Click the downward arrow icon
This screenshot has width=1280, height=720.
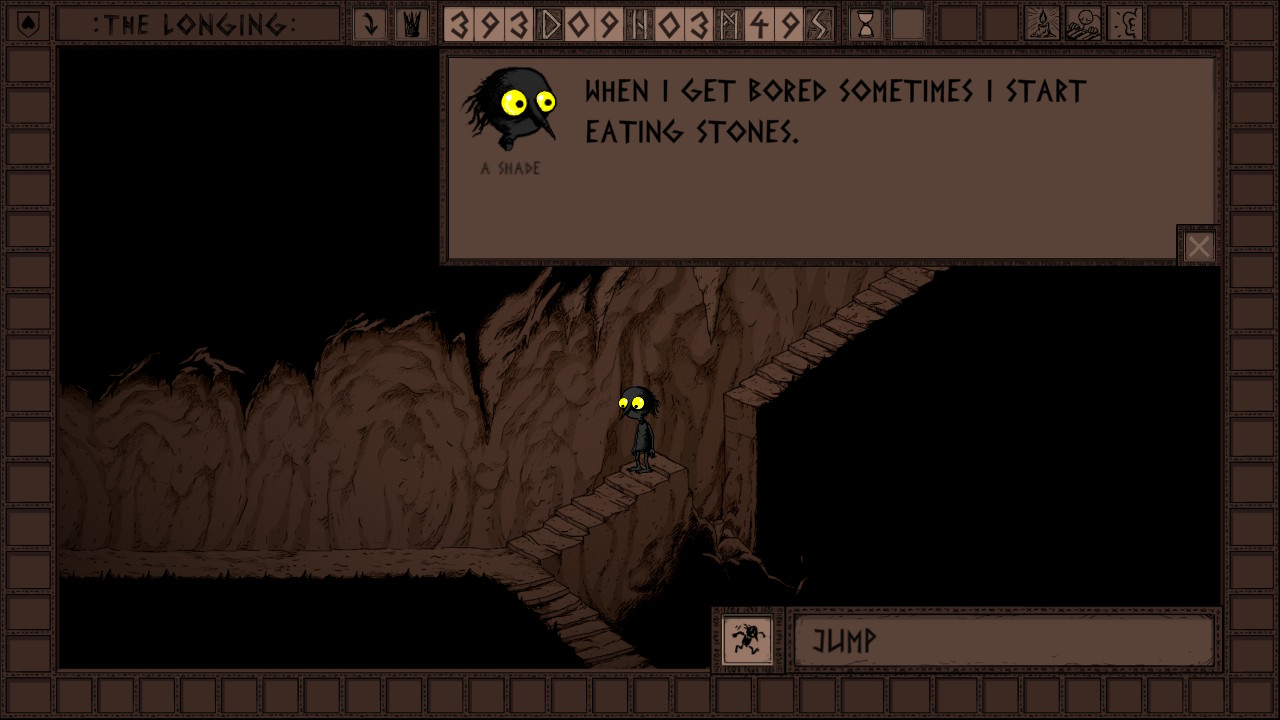[x=370, y=24]
